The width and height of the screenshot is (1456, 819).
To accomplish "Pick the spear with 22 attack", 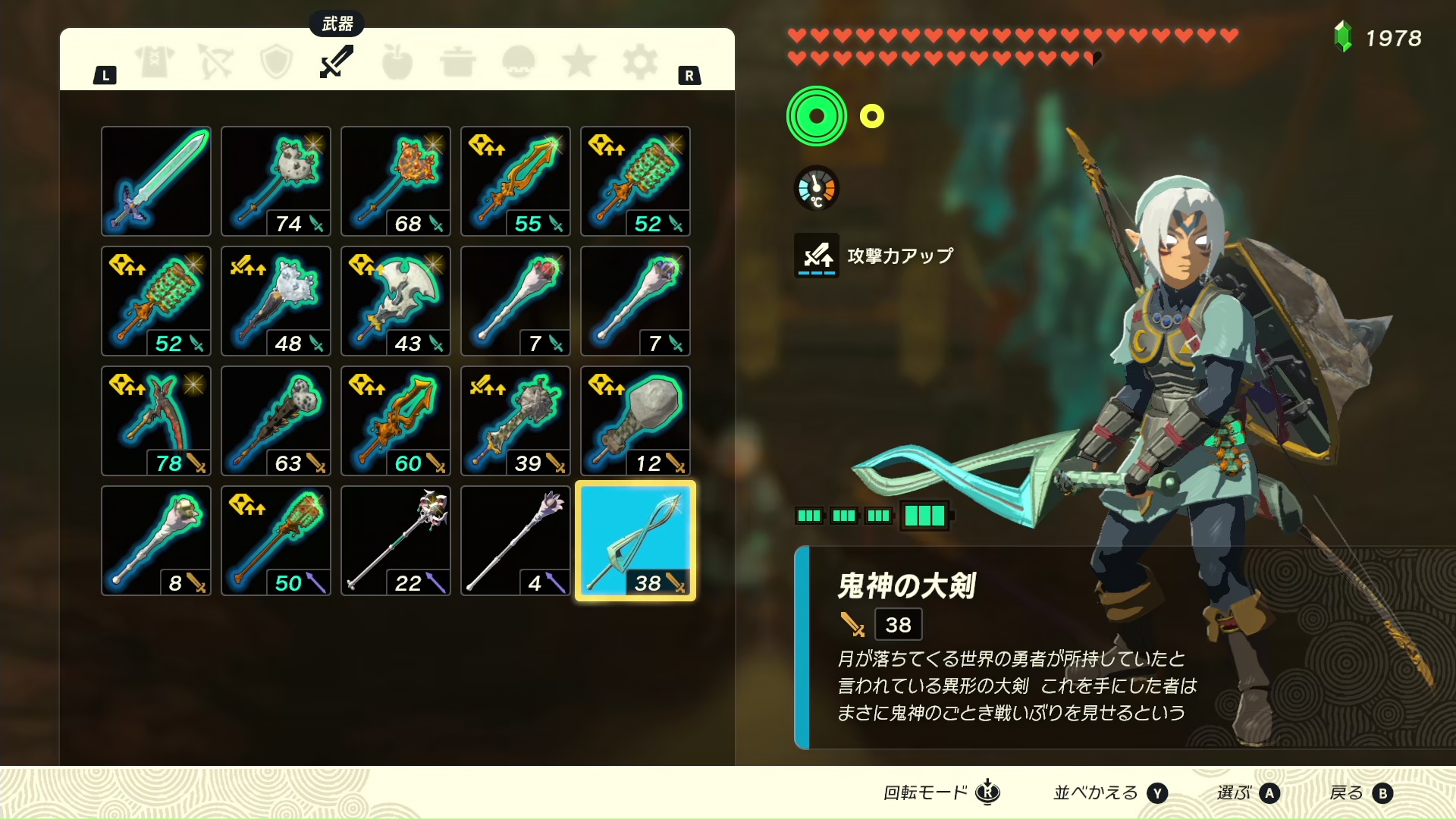I will (396, 541).
